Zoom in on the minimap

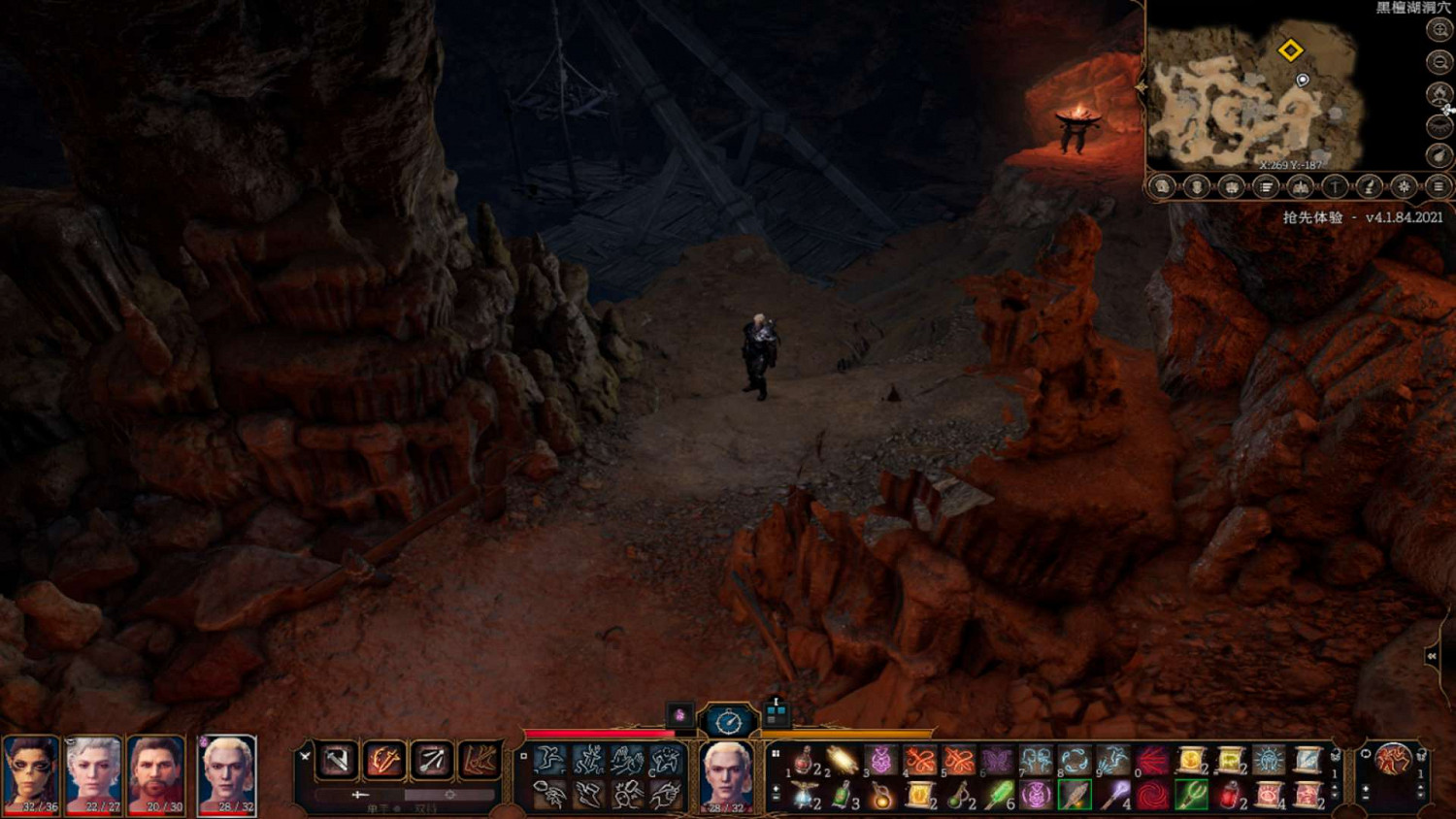click(1439, 30)
